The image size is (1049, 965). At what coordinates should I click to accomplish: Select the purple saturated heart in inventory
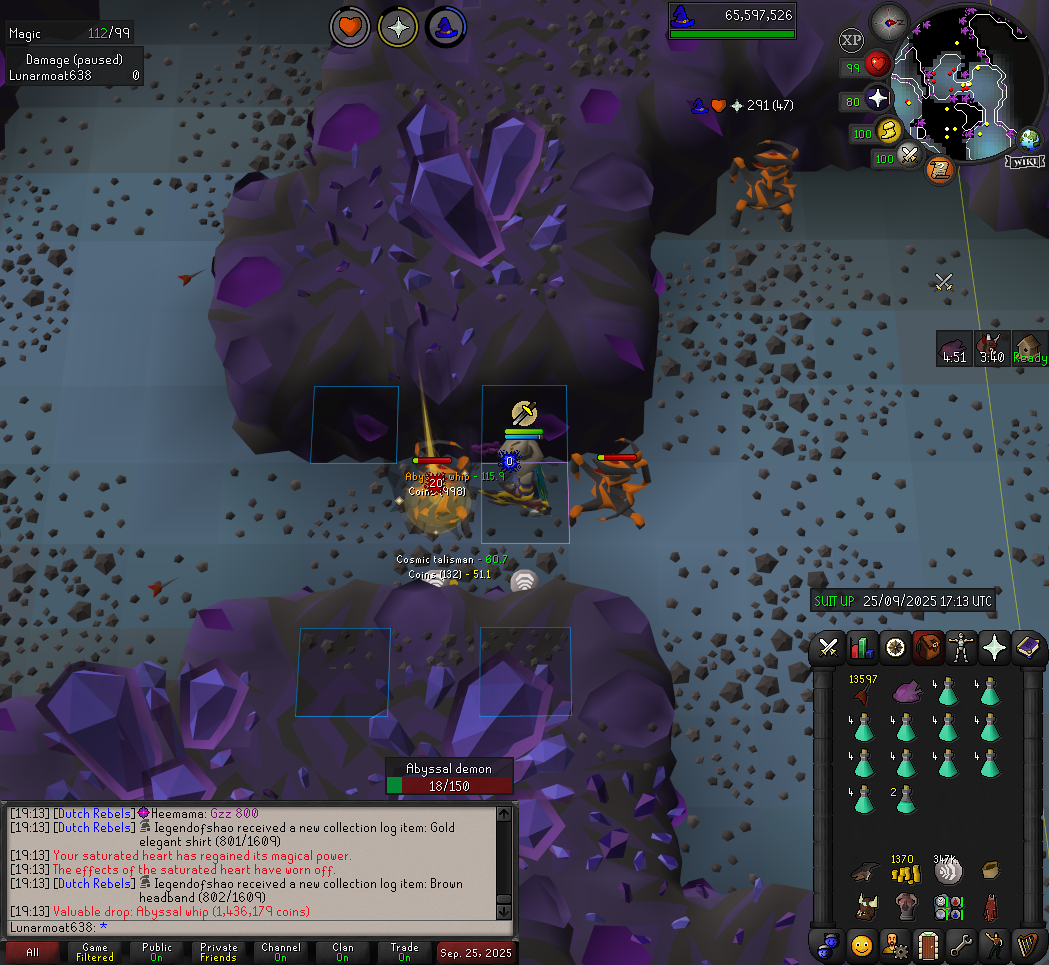tap(905, 691)
